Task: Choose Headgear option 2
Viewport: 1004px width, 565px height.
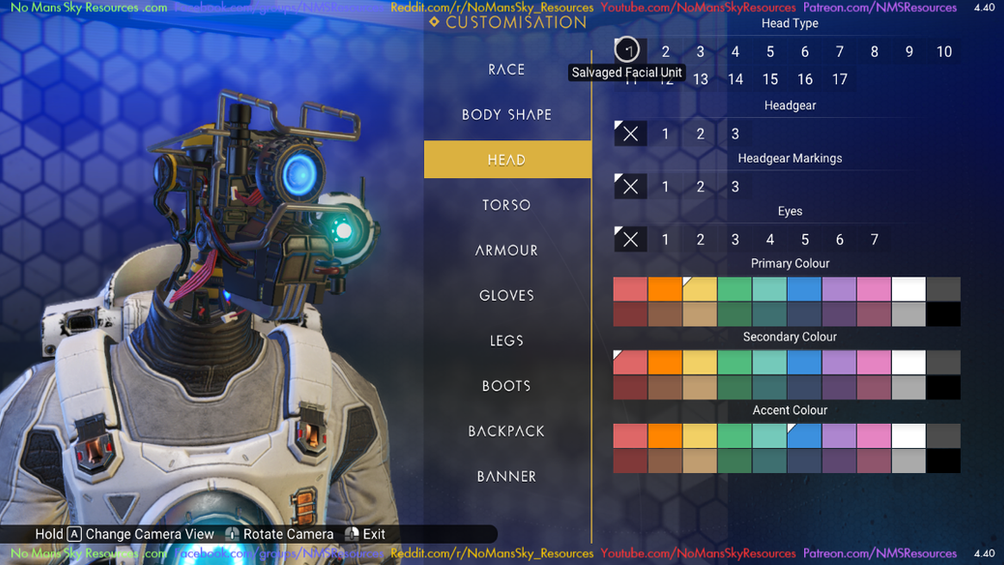Action: 700,133
